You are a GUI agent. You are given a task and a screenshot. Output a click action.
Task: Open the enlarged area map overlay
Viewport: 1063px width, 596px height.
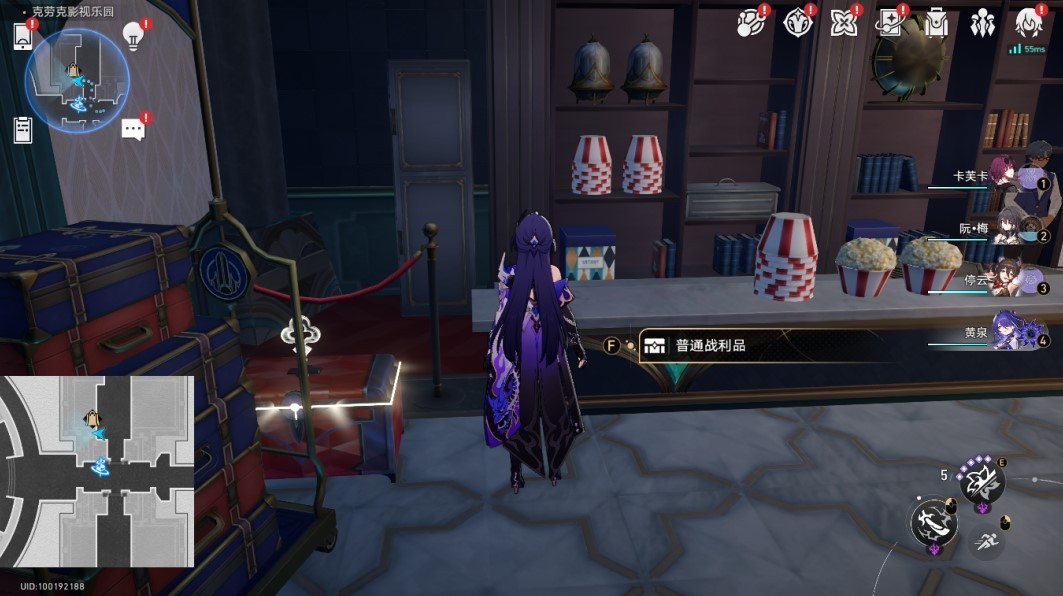tap(97, 471)
